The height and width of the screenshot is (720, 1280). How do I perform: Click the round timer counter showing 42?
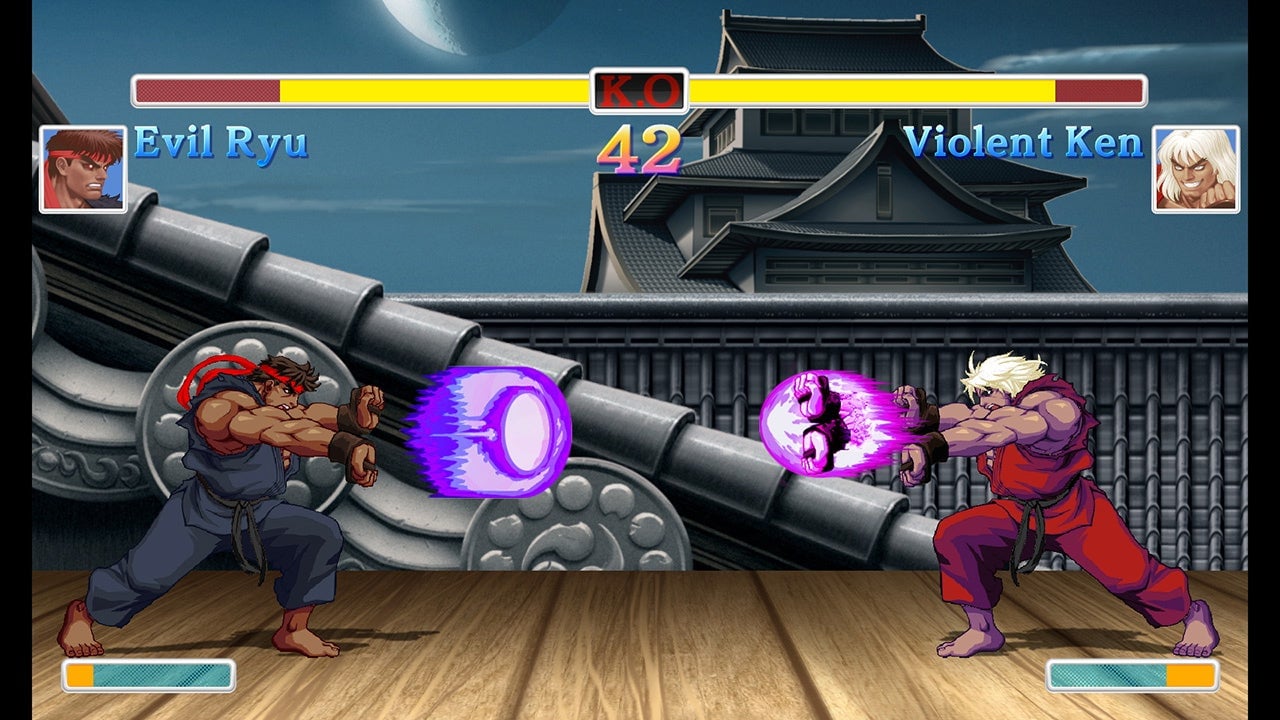640,150
